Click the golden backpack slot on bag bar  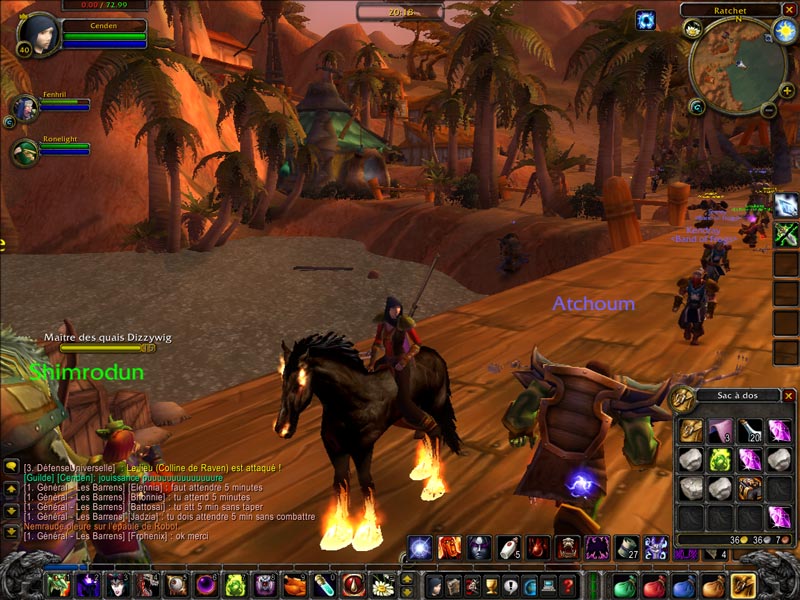coord(742,585)
